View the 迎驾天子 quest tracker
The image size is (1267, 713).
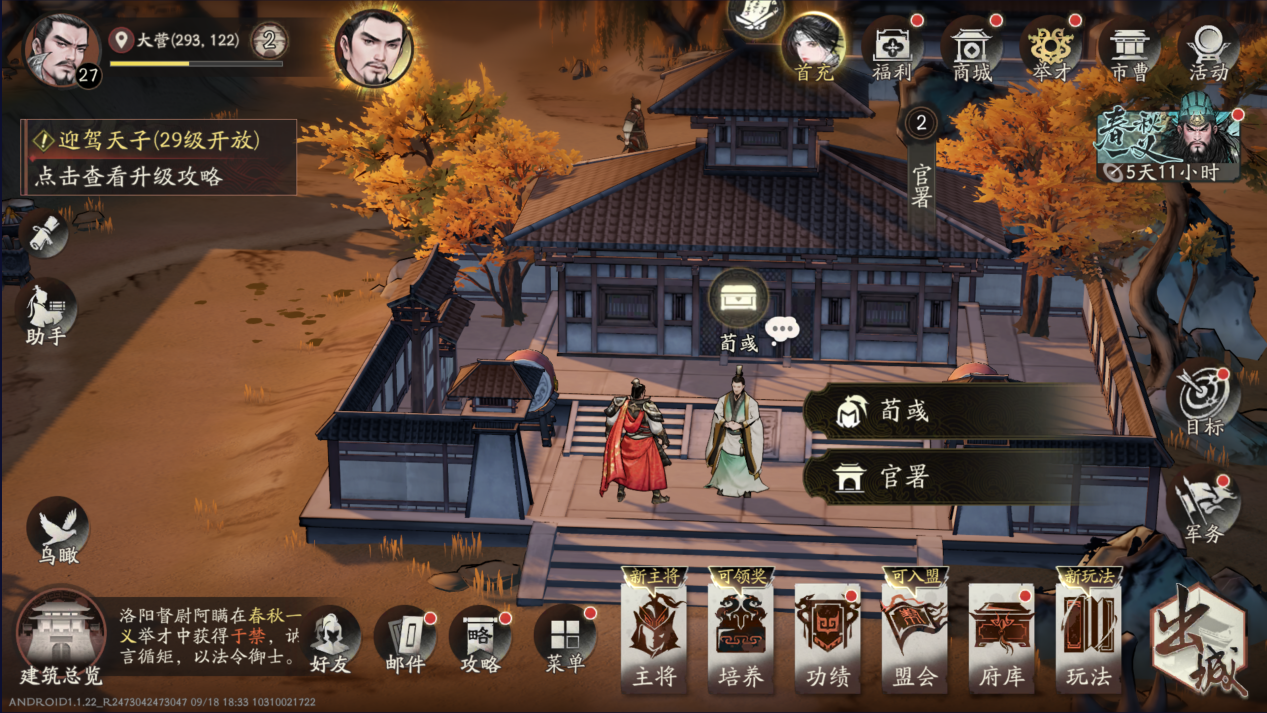(x=160, y=157)
